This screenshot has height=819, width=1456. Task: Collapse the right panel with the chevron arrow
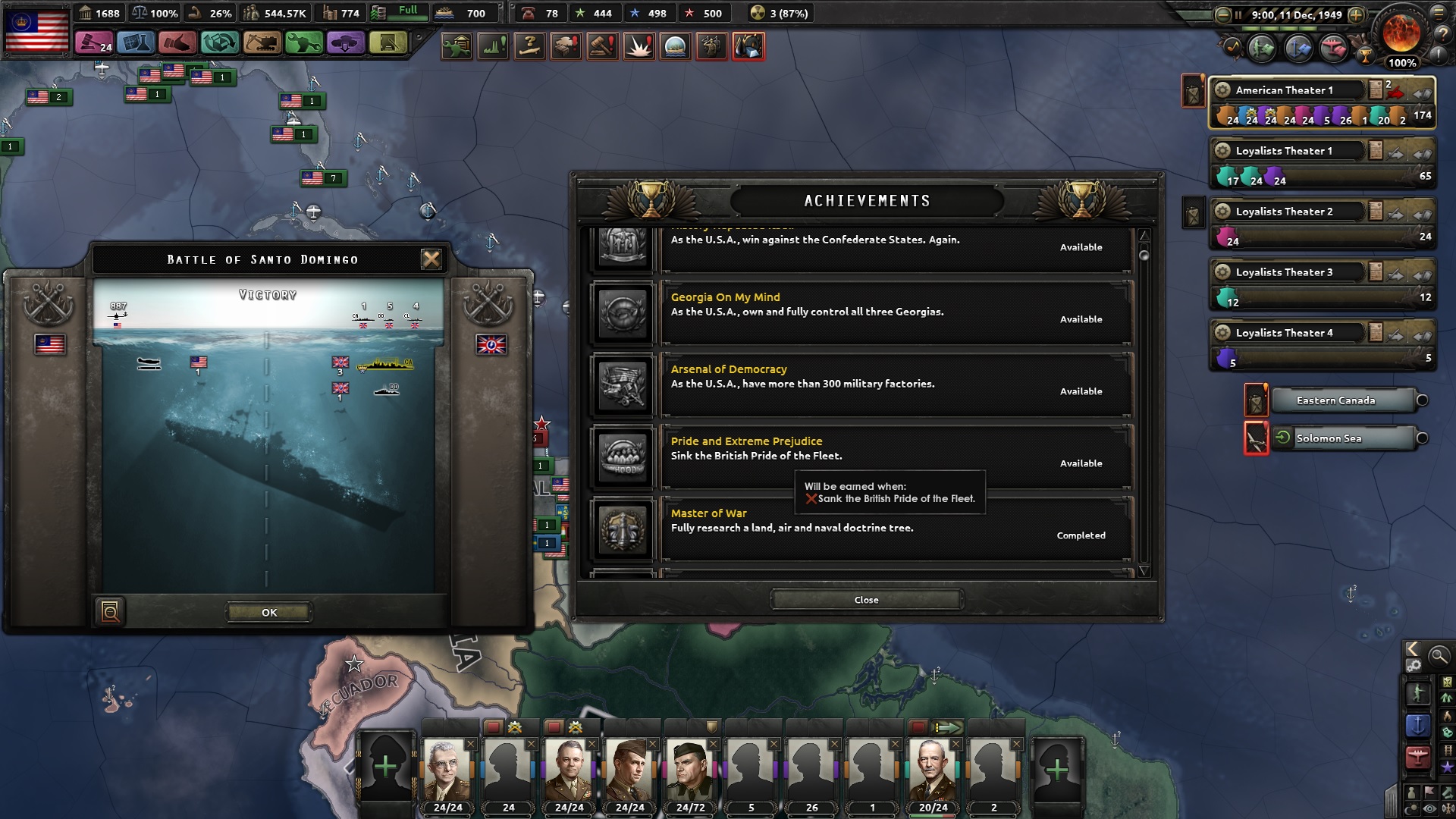click(1412, 649)
